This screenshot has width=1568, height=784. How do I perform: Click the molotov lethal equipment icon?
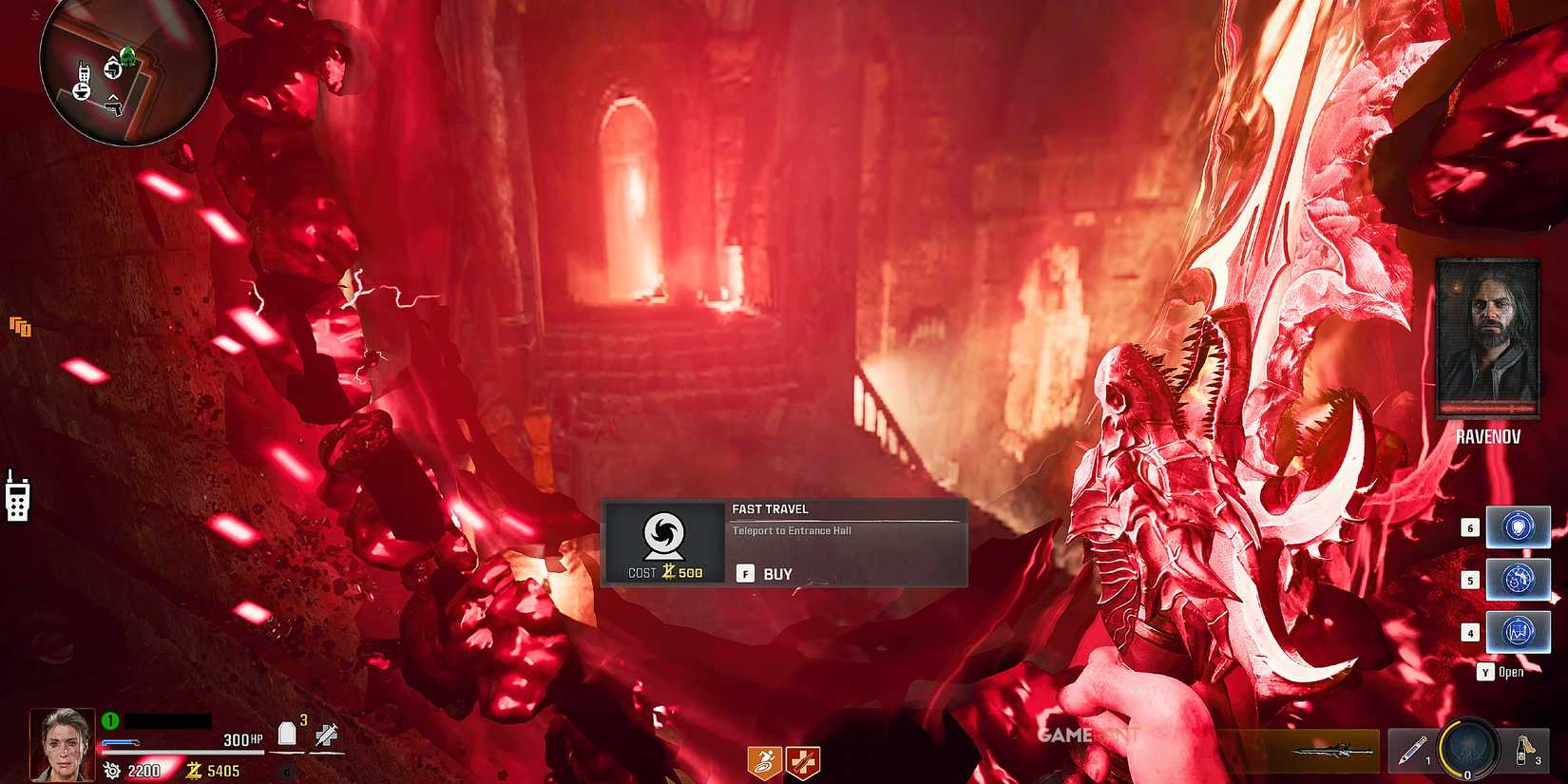point(1522,750)
